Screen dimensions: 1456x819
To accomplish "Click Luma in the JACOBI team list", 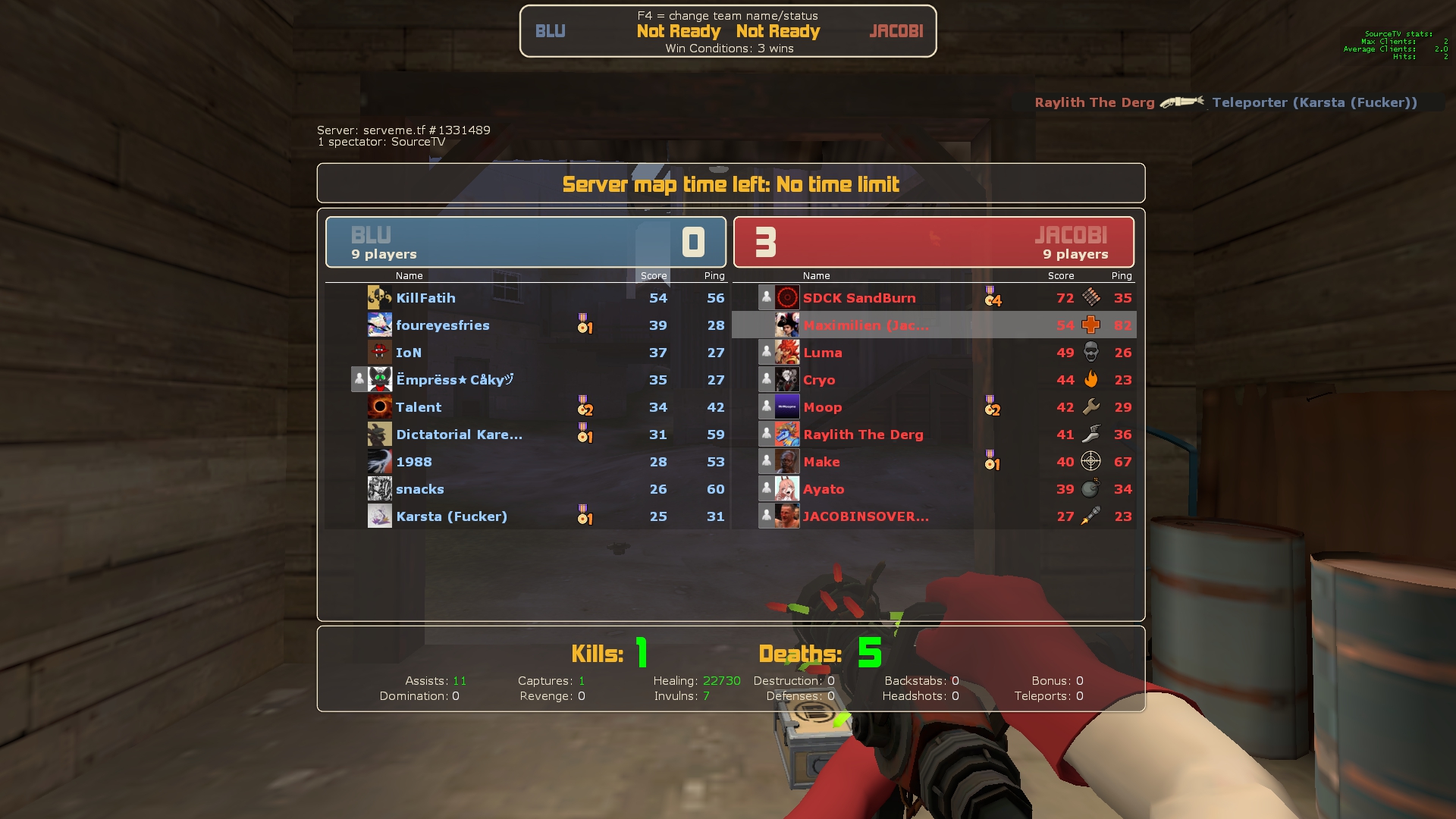I will (822, 353).
